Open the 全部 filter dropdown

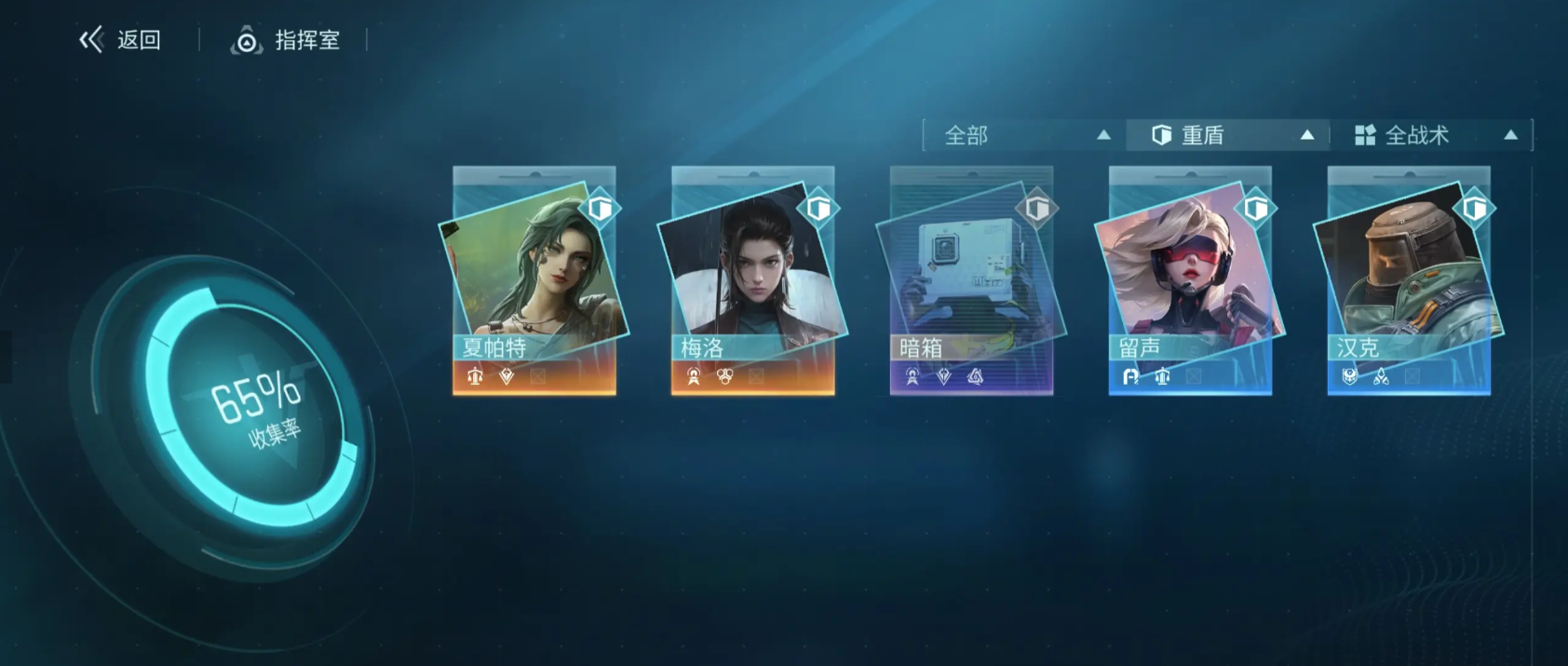(x=1024, y=136)
